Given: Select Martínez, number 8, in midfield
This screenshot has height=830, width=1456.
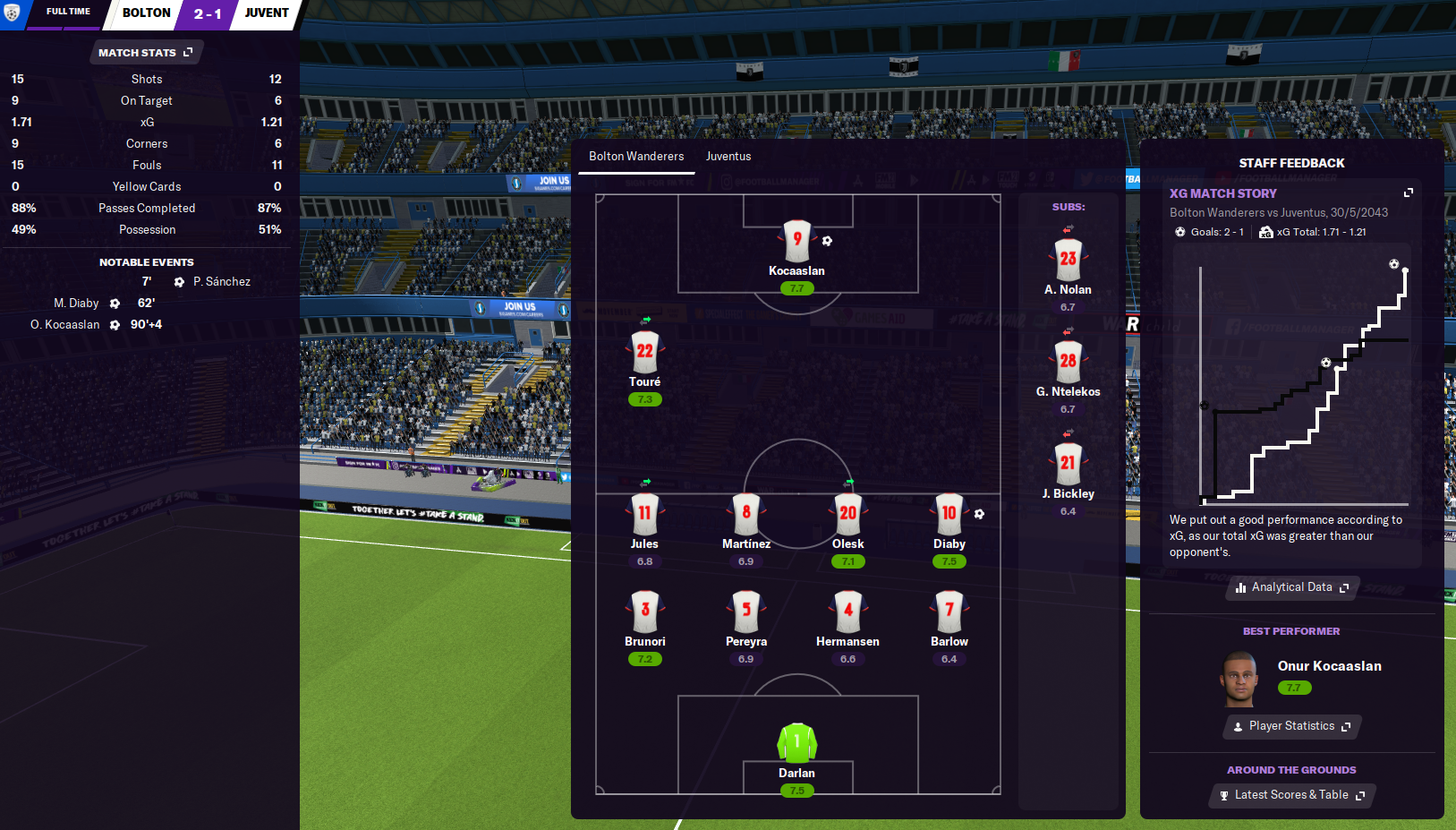Looking at the screenshot, I should coord(745,514).
